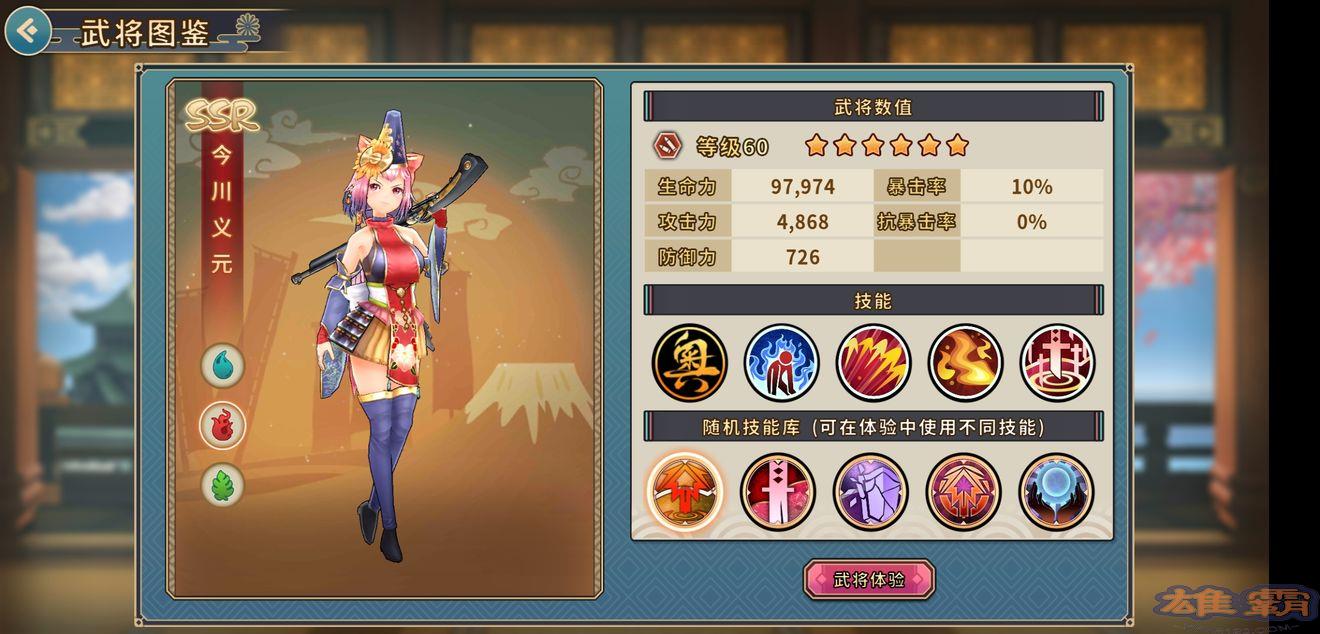Image resolution: width=1320 pixels, height=634 pixels.
Task: Inspect the purple armor random skill
Action: (871, 491)
